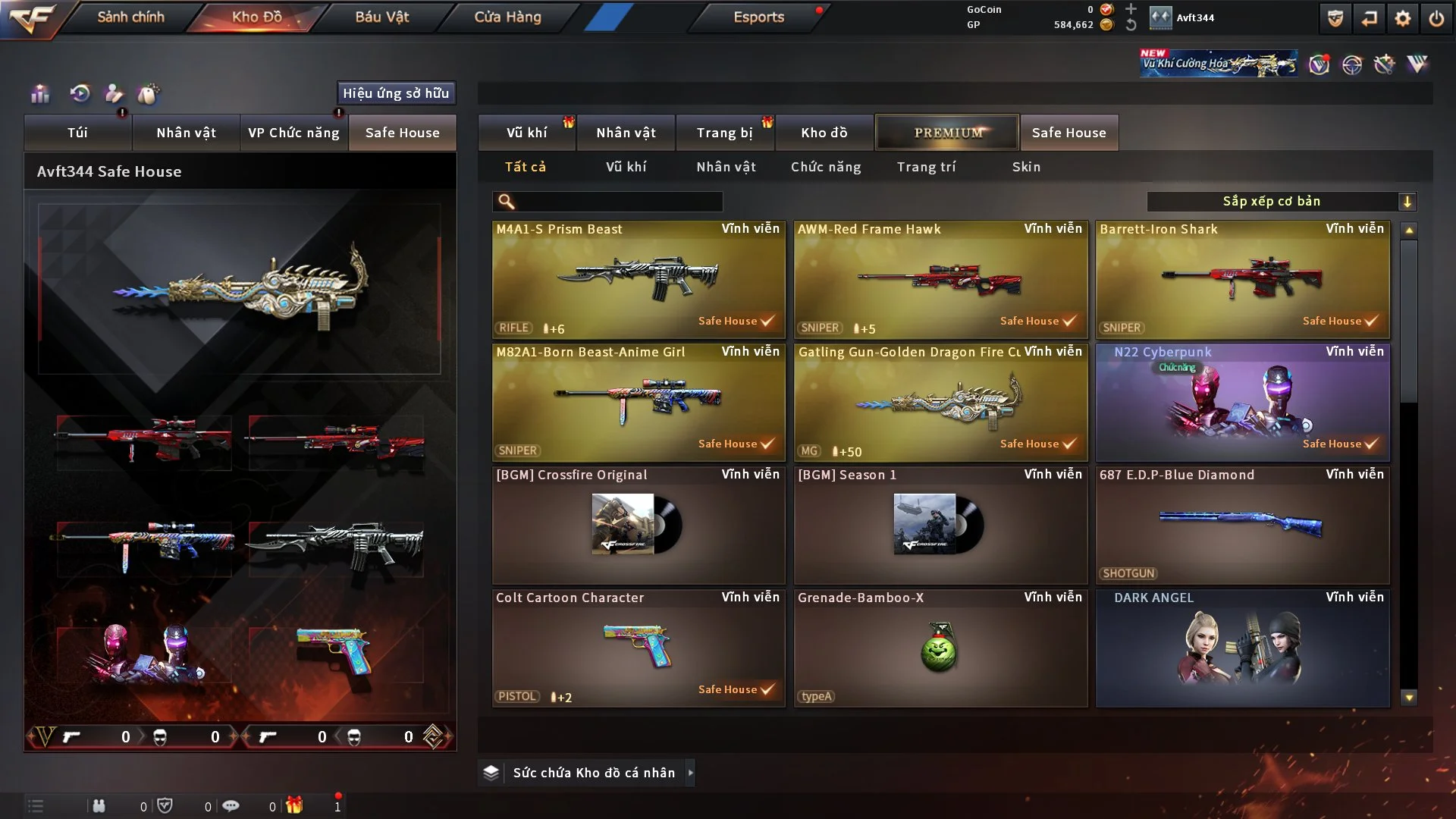The image size is (1456, 819).
Task: Filter items by Trang trí category
Action: (926, 167)
